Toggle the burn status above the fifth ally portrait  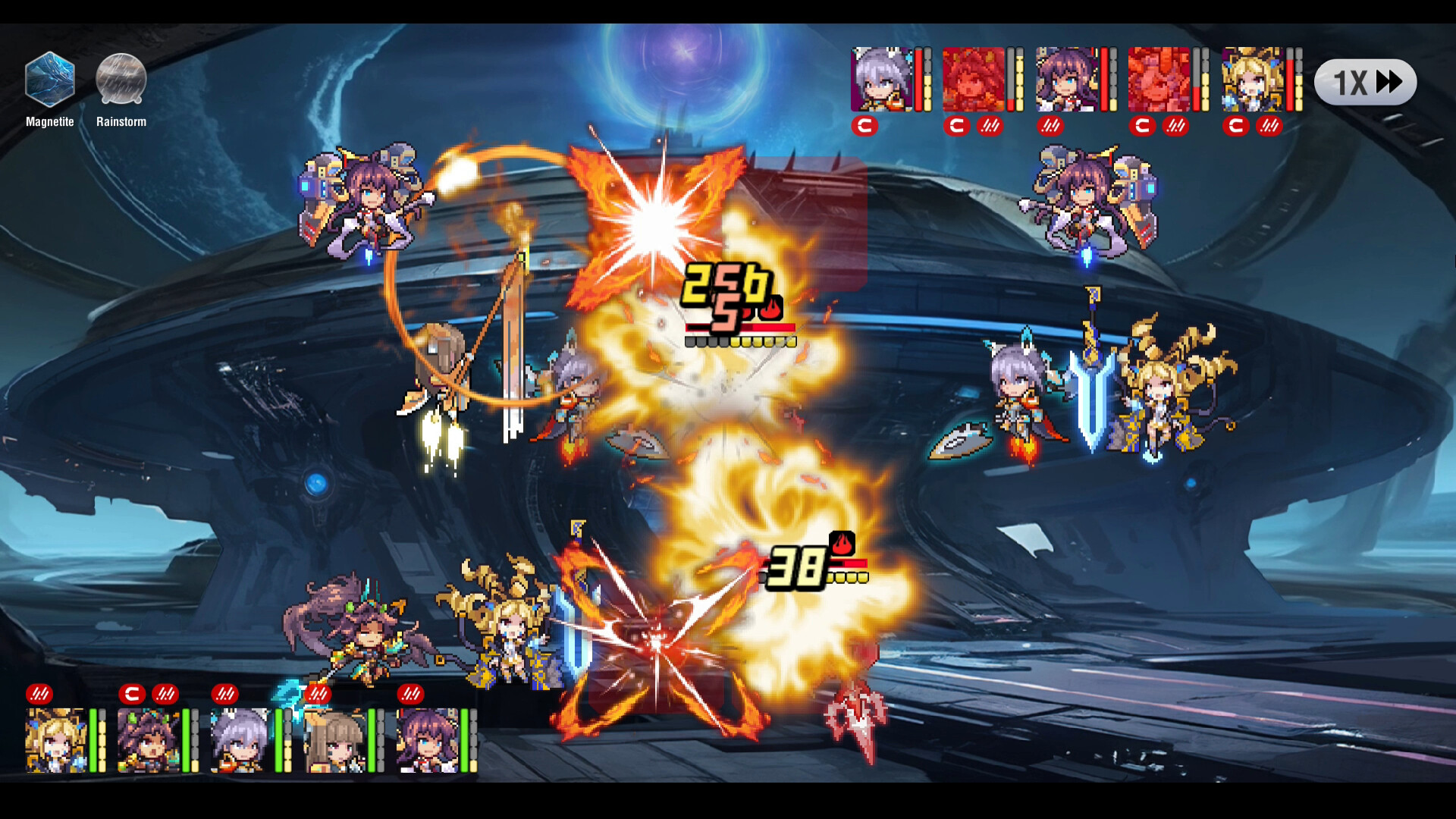(x=410, y=692)
